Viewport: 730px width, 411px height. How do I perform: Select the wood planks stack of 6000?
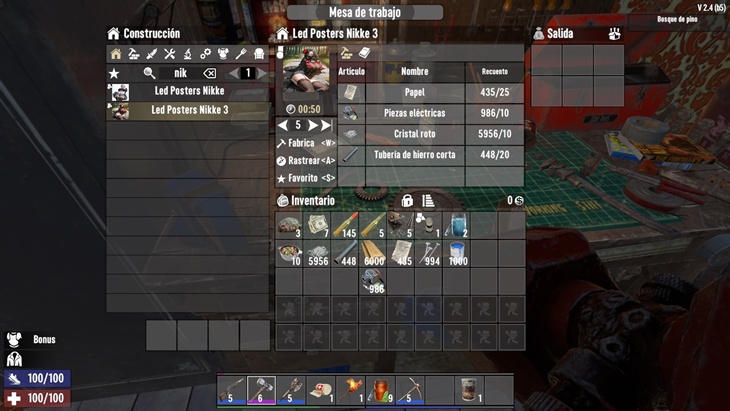pos(373,254)
